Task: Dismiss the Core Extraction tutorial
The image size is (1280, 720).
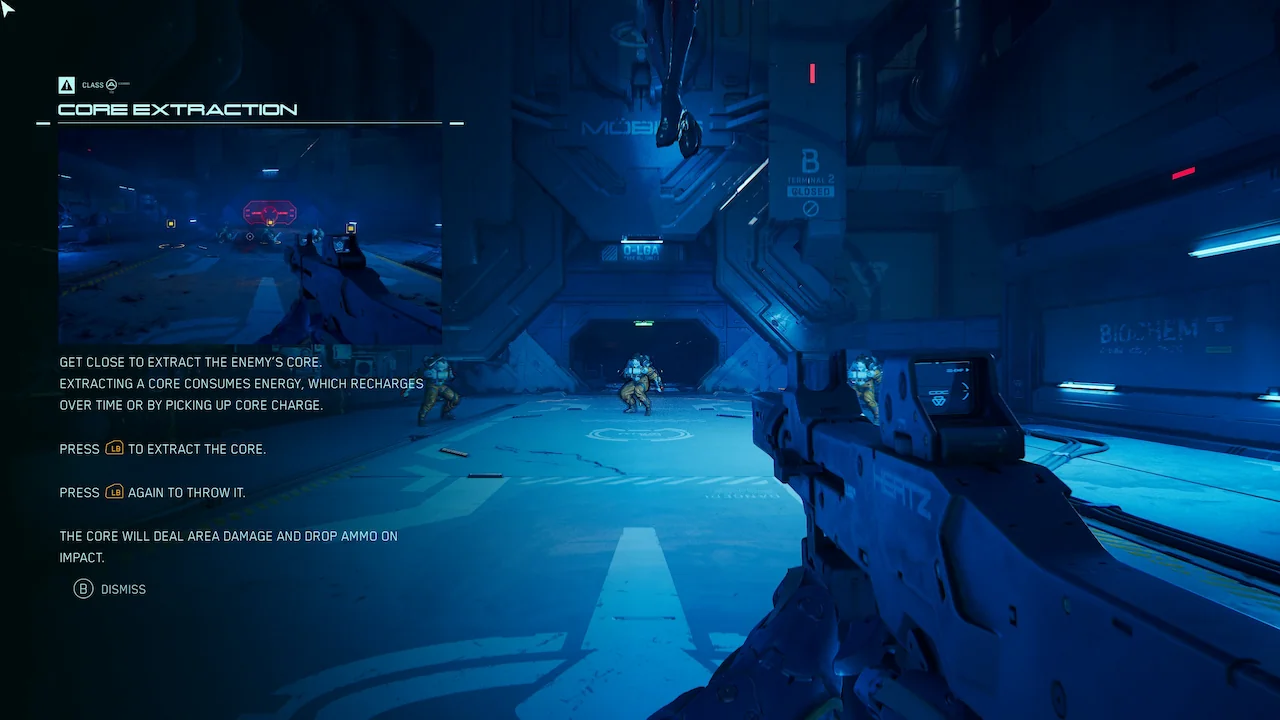Action: pyautogui.click(x=110, y=589)
